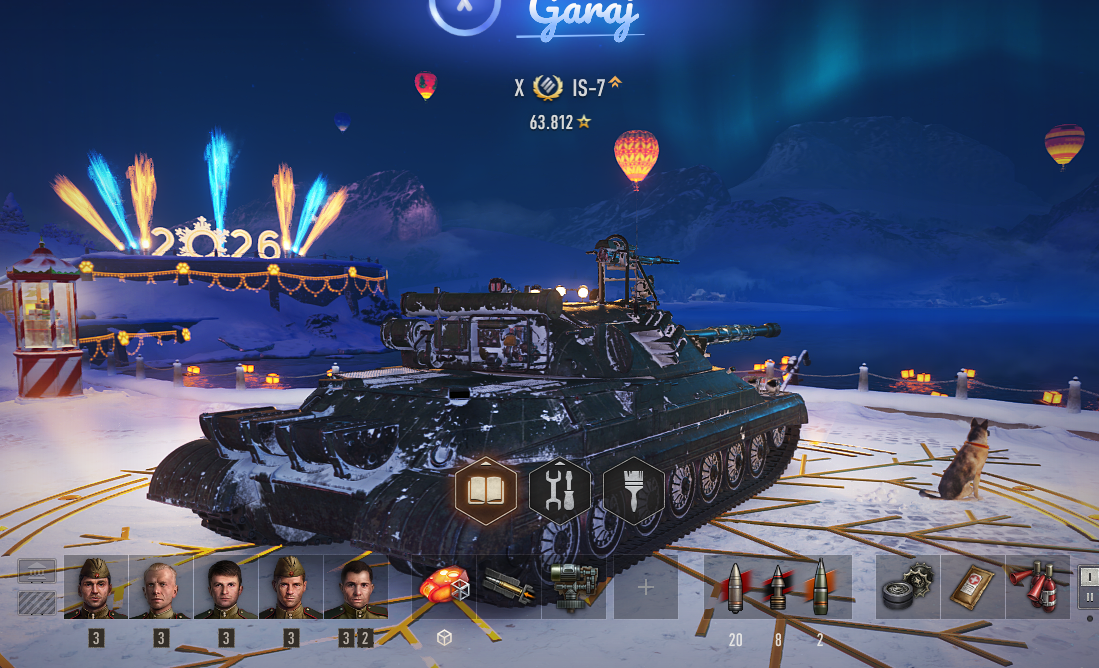
Task: Select the green-tipped shell with 2 rounds
Action: point(820,587)
